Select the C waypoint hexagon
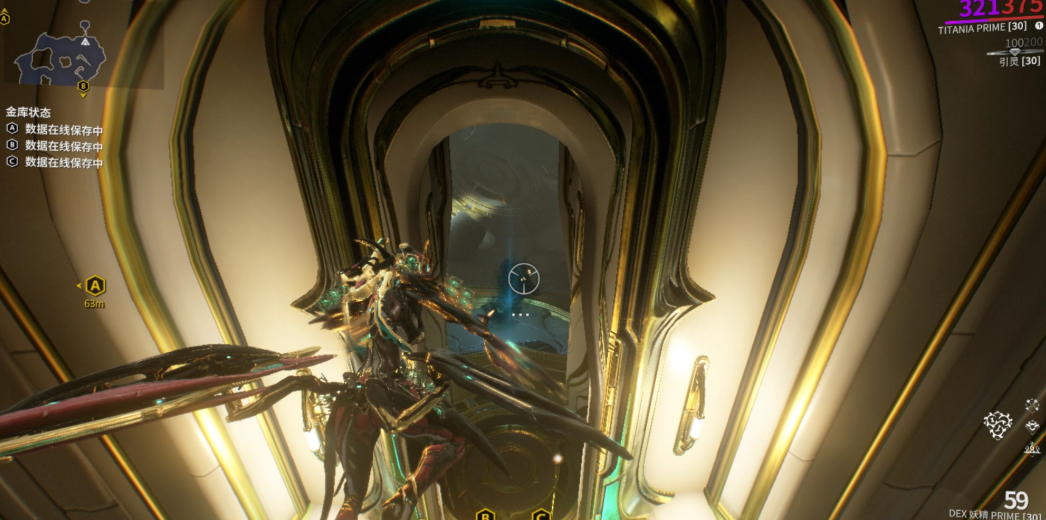This screenshot has height=520, width=1046. (x=541, y=515)
